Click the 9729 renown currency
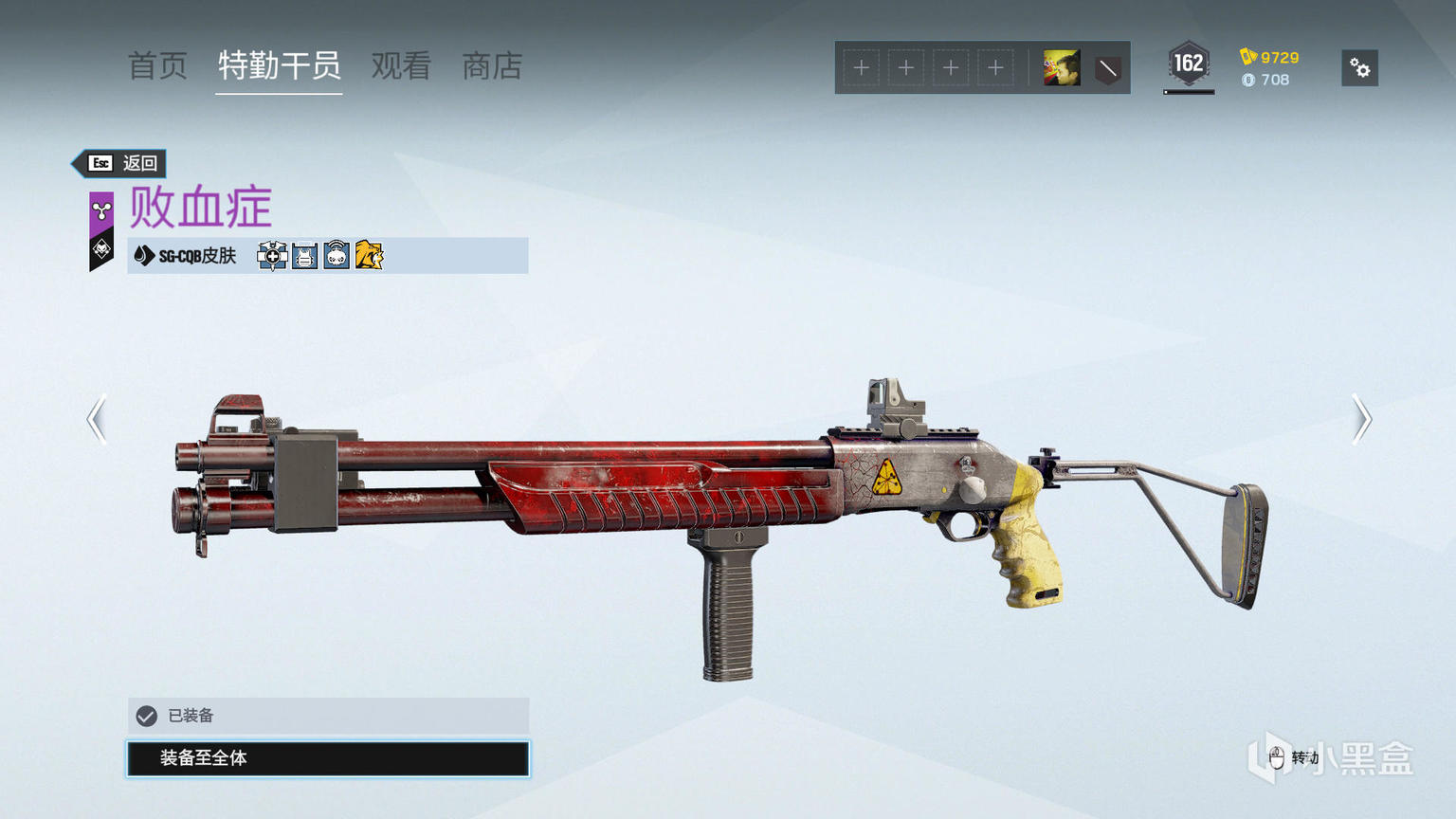The width and height of the screenshot is (1456, 819). pyautogui.click(x=1269, y=57)
